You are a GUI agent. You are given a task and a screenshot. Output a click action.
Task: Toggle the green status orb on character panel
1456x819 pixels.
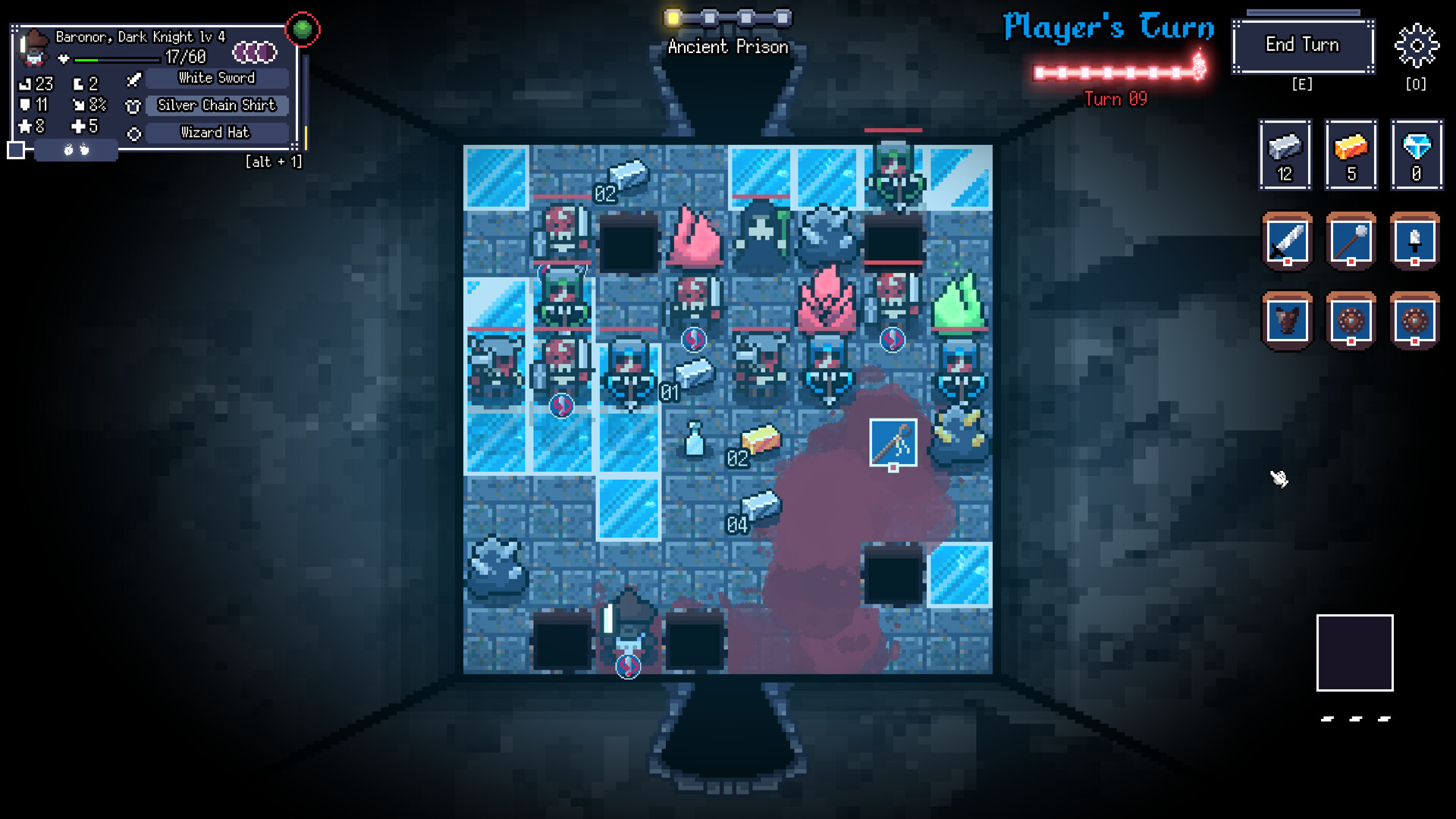click(x=303, y=28)
